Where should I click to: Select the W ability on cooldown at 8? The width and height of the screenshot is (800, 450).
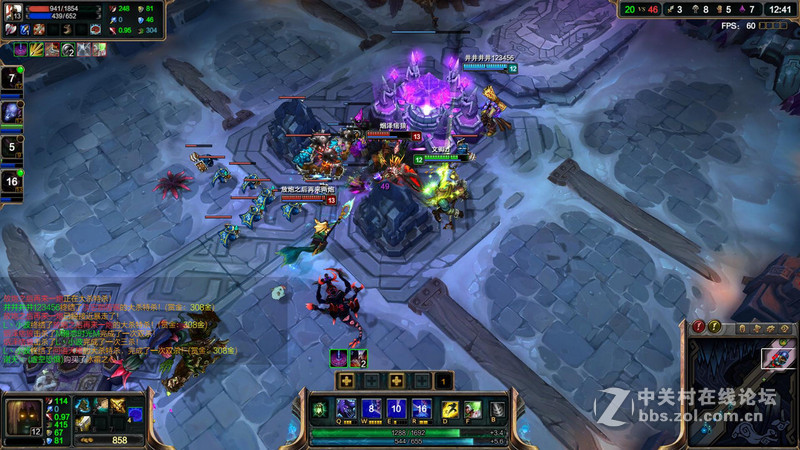pyautogui.click(x=371, y=408)
